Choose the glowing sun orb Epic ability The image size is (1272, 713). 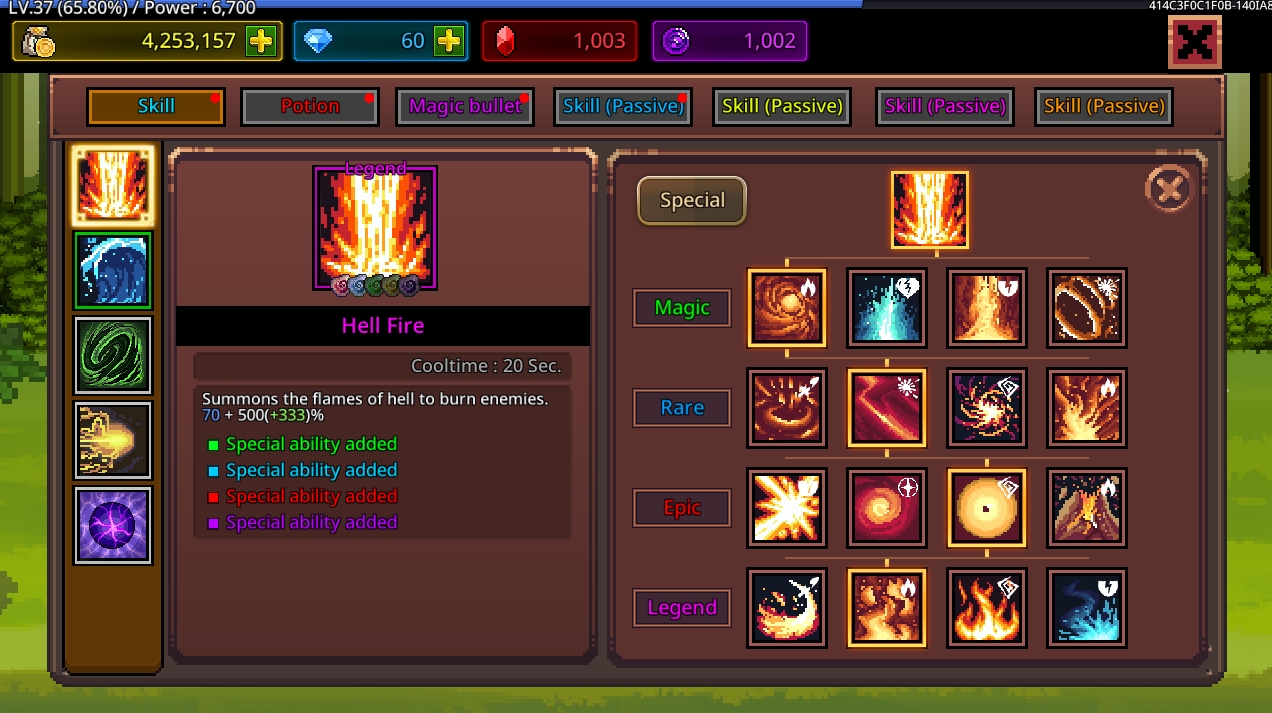986,508
